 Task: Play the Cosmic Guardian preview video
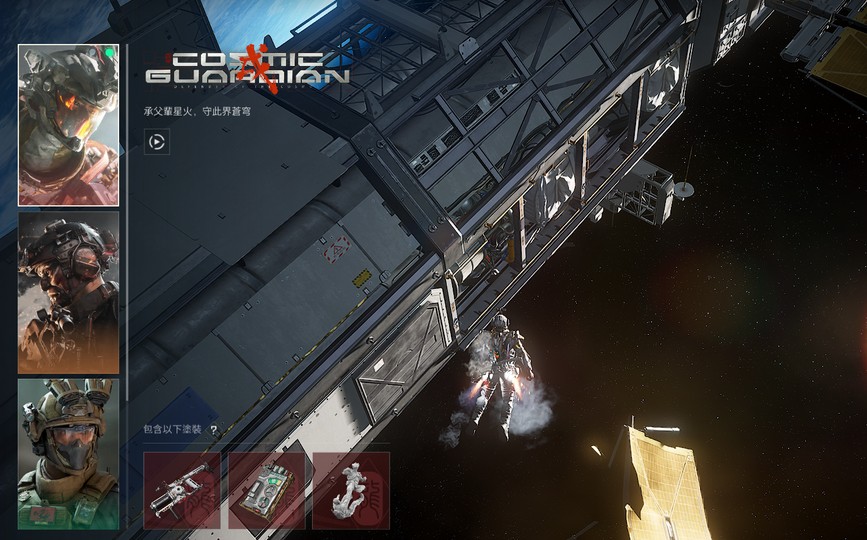[x=157, y=142]
